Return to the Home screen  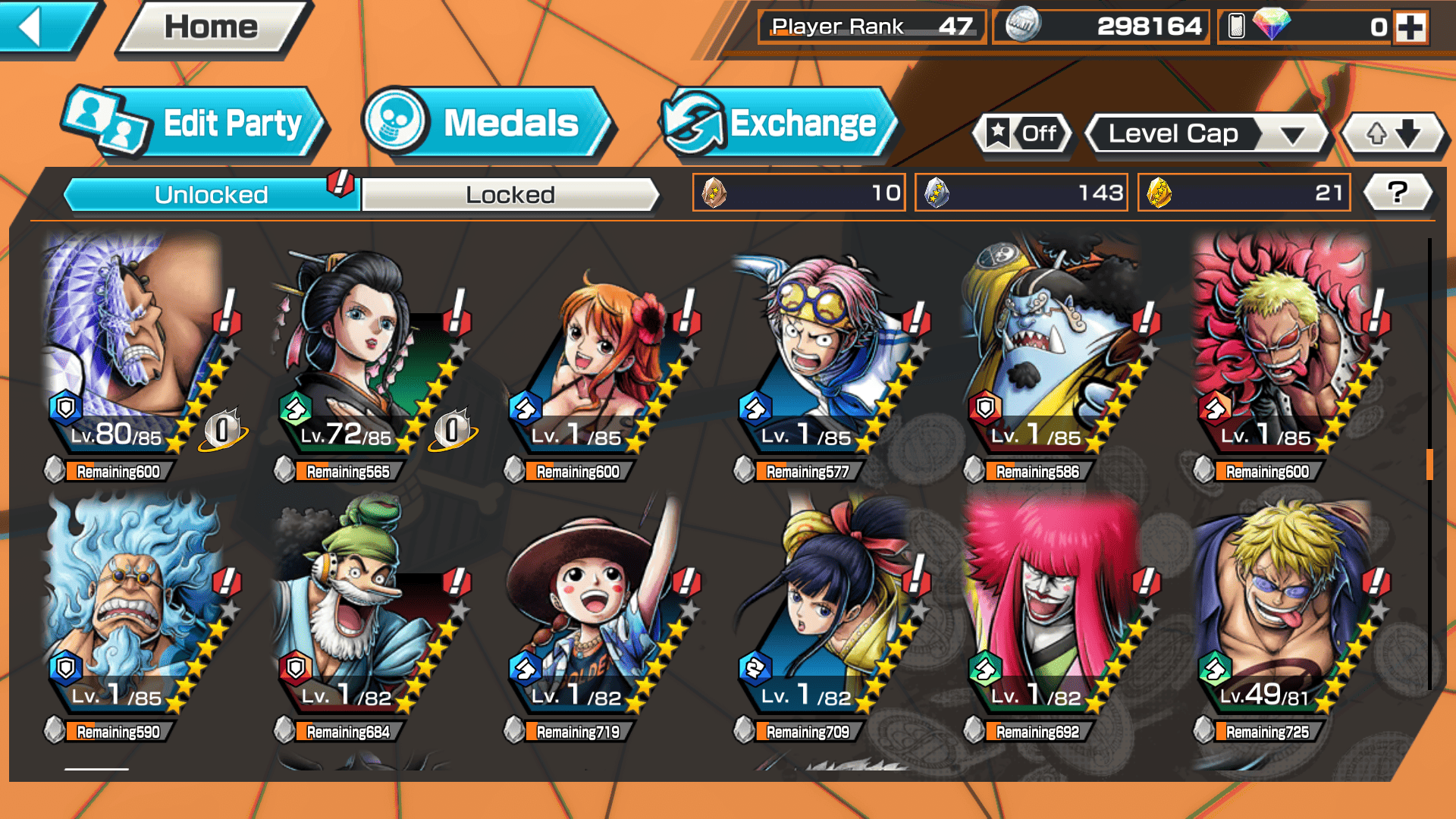click(211, 28)
